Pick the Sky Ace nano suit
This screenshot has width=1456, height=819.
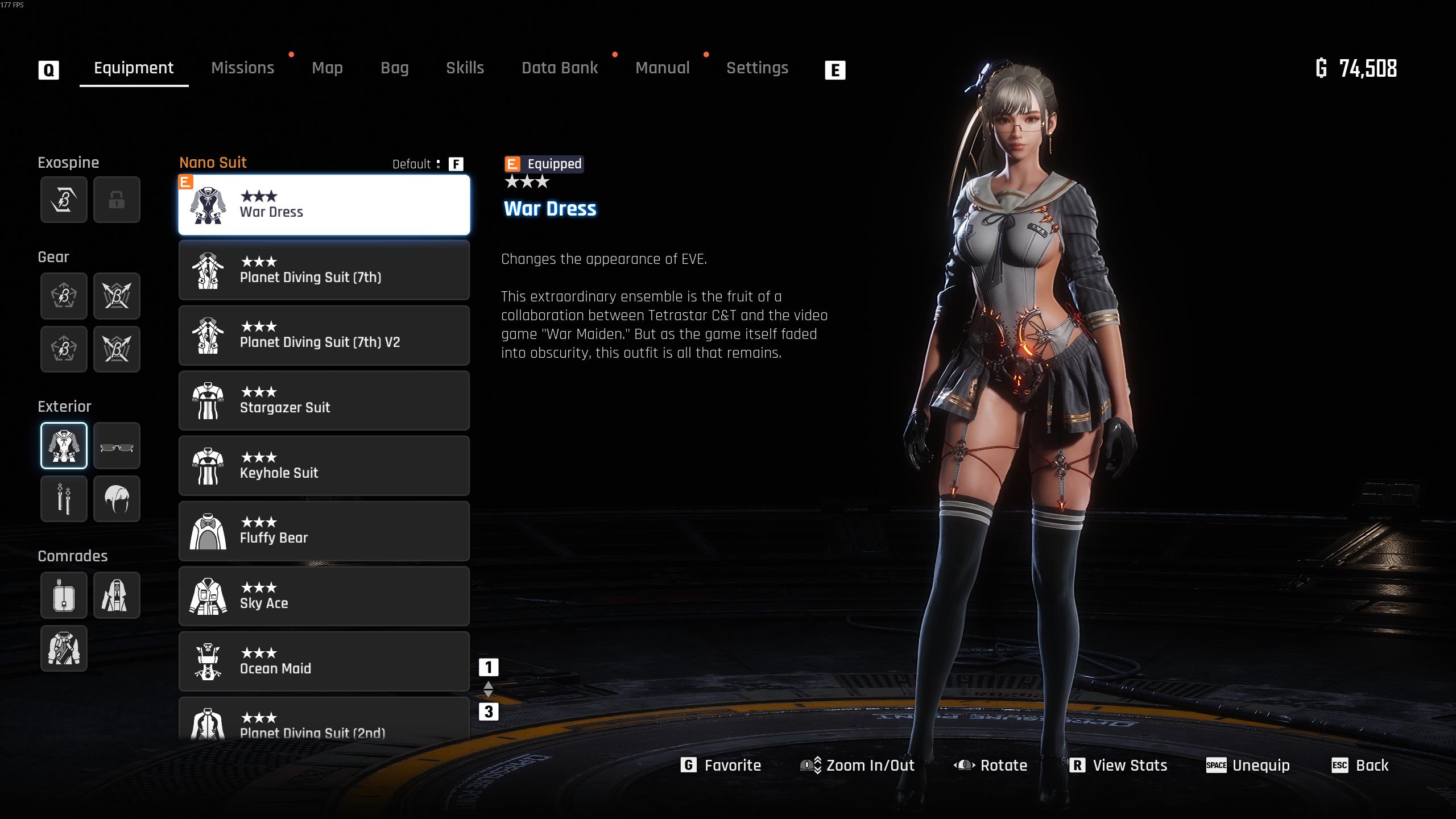point(324,596)
